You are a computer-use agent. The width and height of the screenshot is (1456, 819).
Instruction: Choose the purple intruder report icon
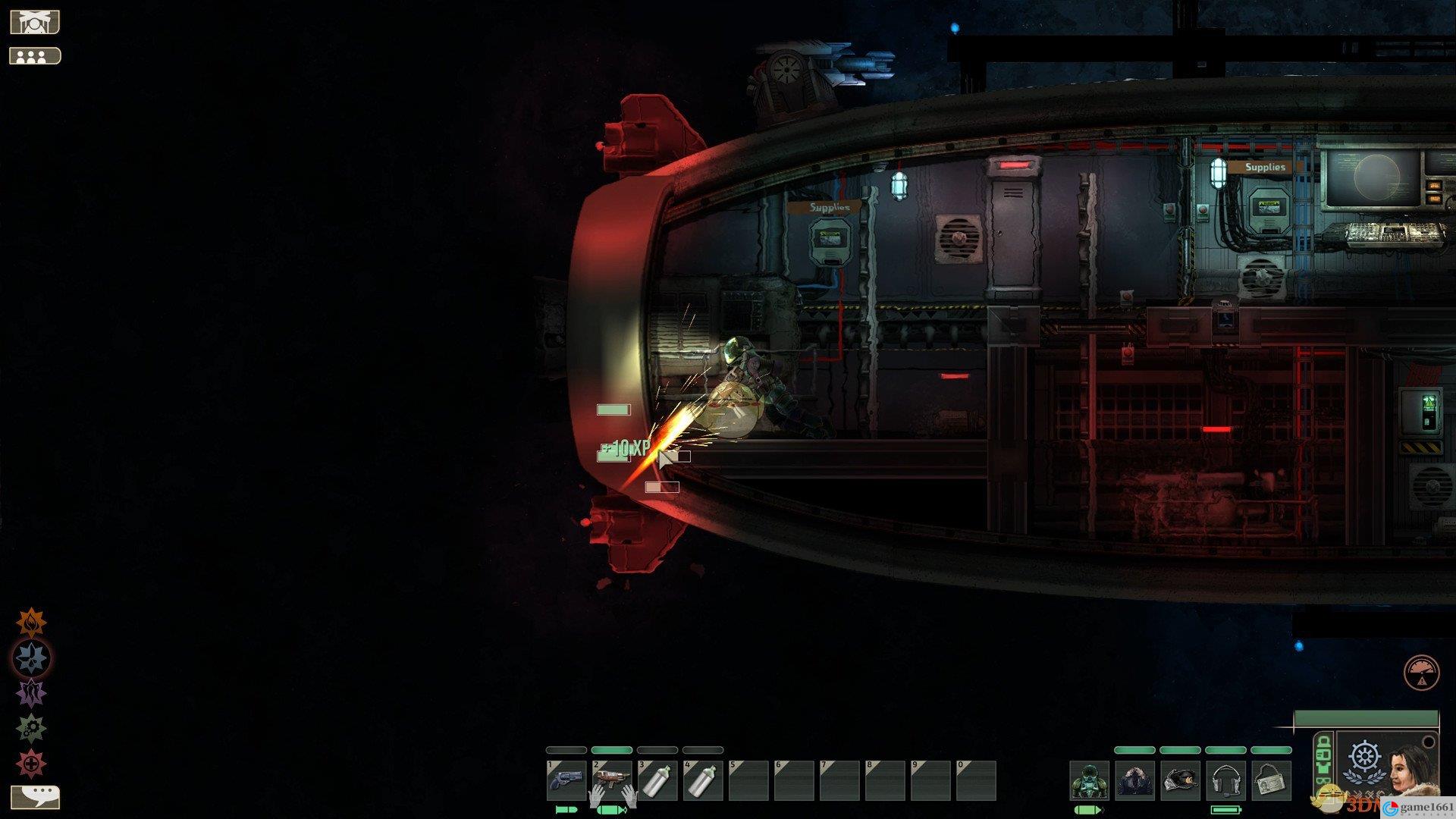[31, 693]
